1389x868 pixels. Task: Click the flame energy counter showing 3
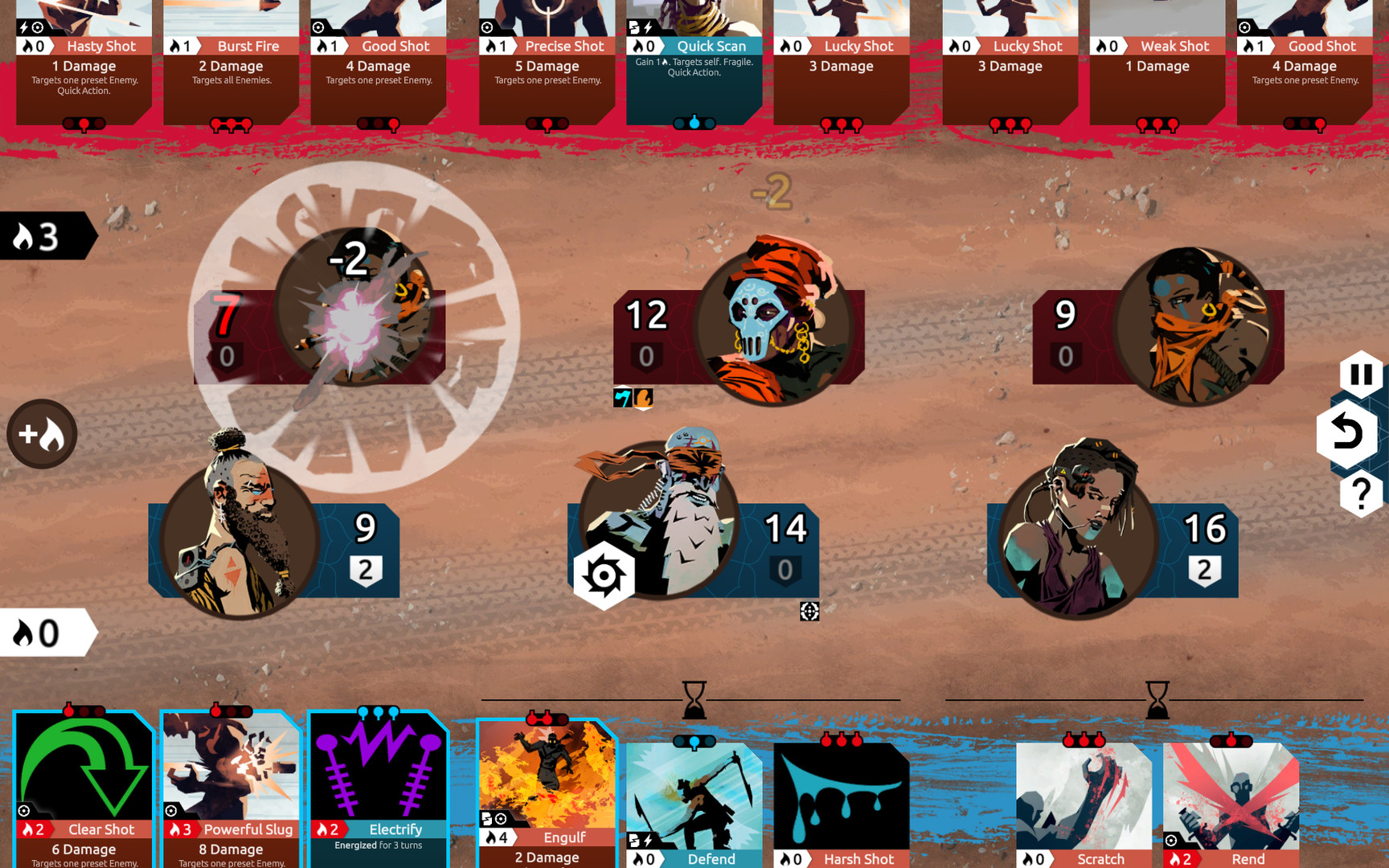click(36, 235)
